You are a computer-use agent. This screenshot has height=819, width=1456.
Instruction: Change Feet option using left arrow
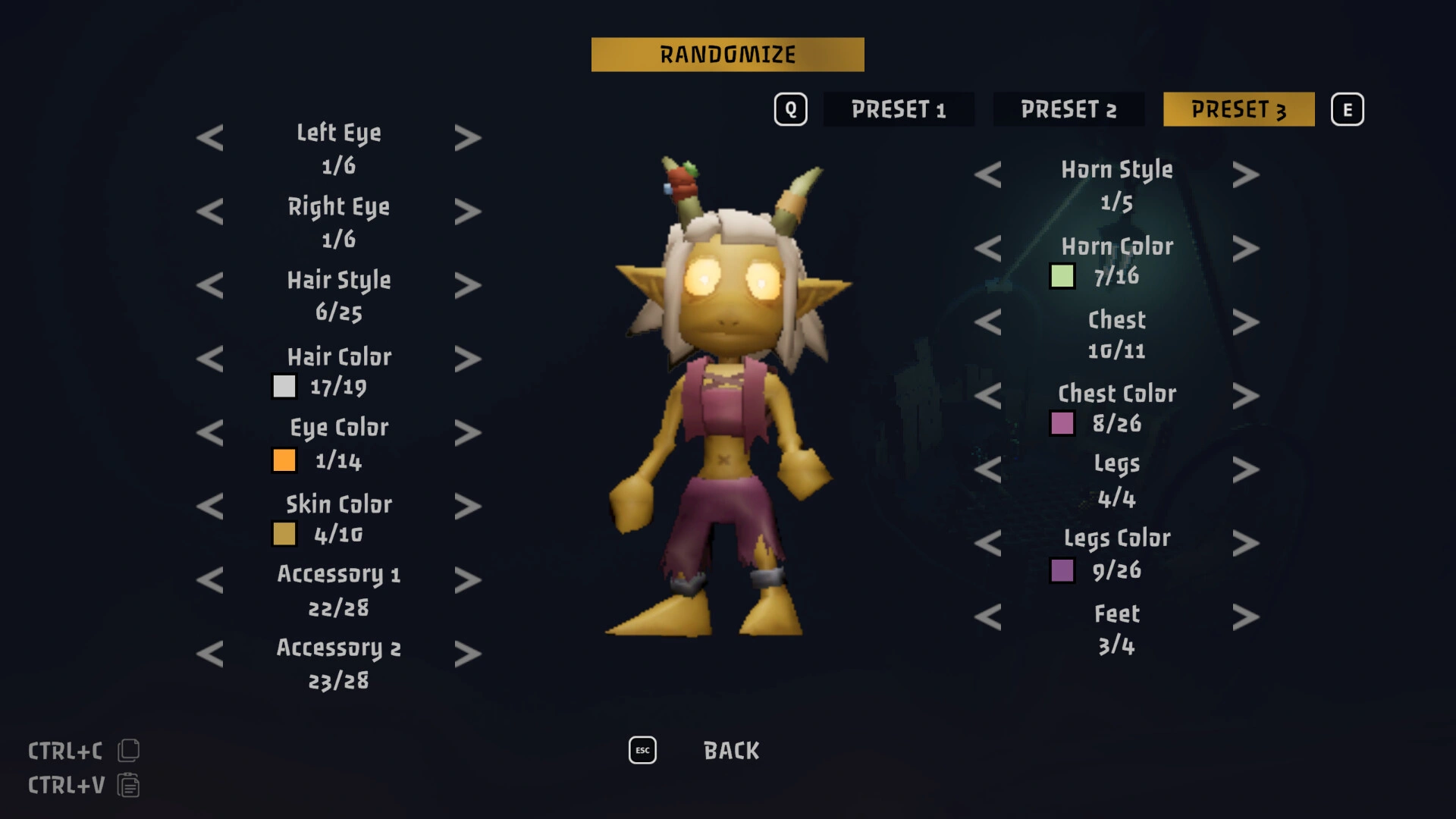click(x=988, y=617)
